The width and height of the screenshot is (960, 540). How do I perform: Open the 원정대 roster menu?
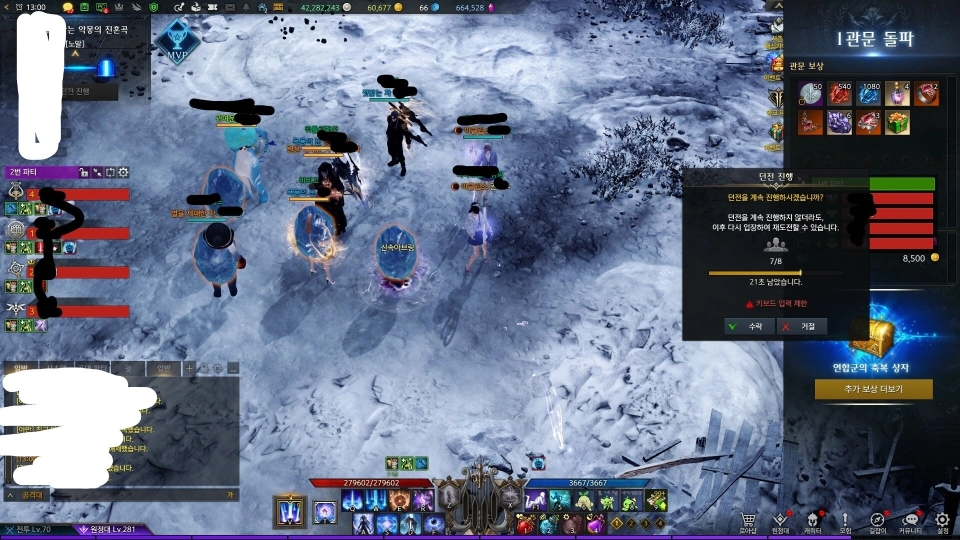pyautogui.click(x=780, y=521)
